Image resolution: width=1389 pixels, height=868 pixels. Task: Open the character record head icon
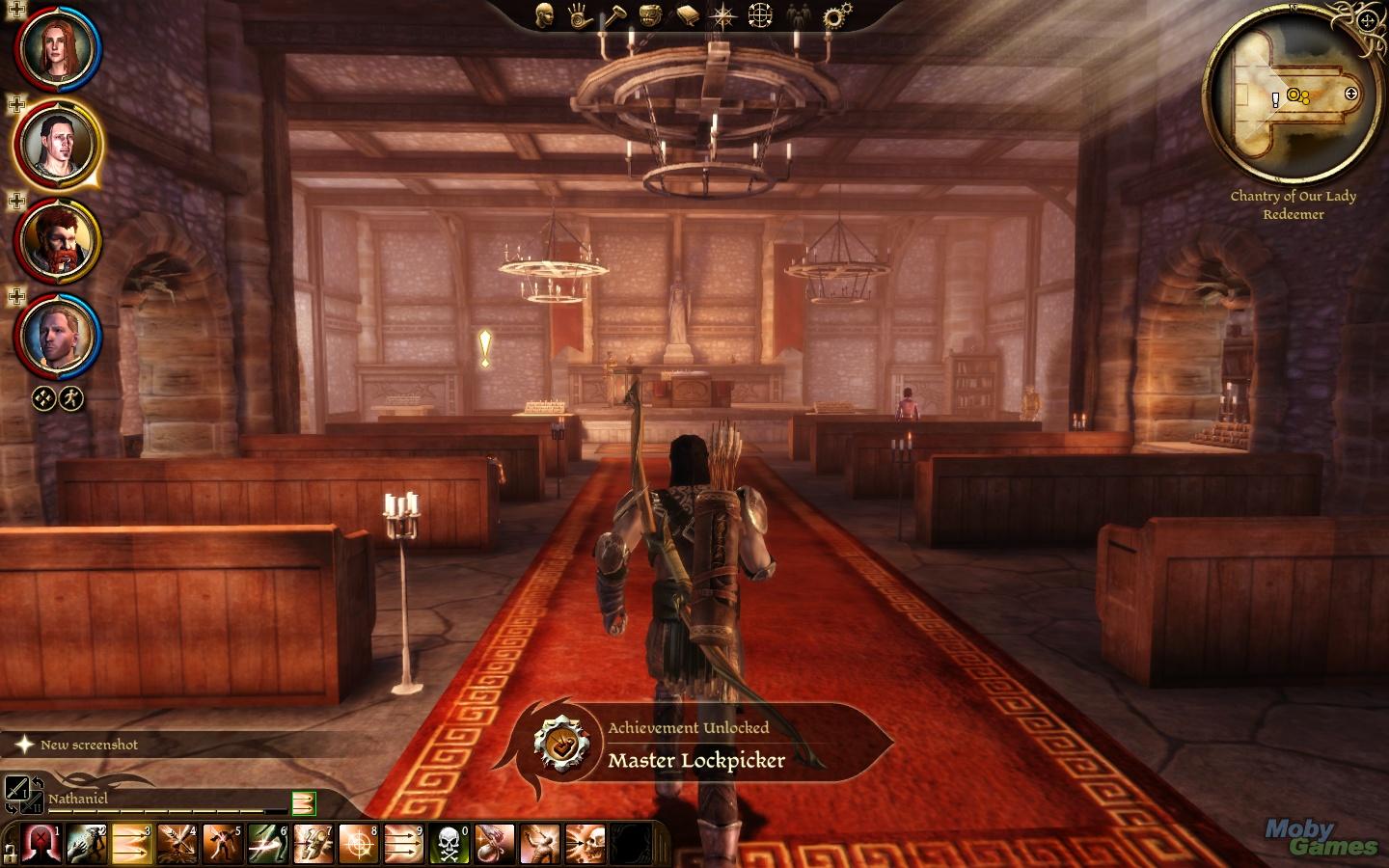point(545,15)
